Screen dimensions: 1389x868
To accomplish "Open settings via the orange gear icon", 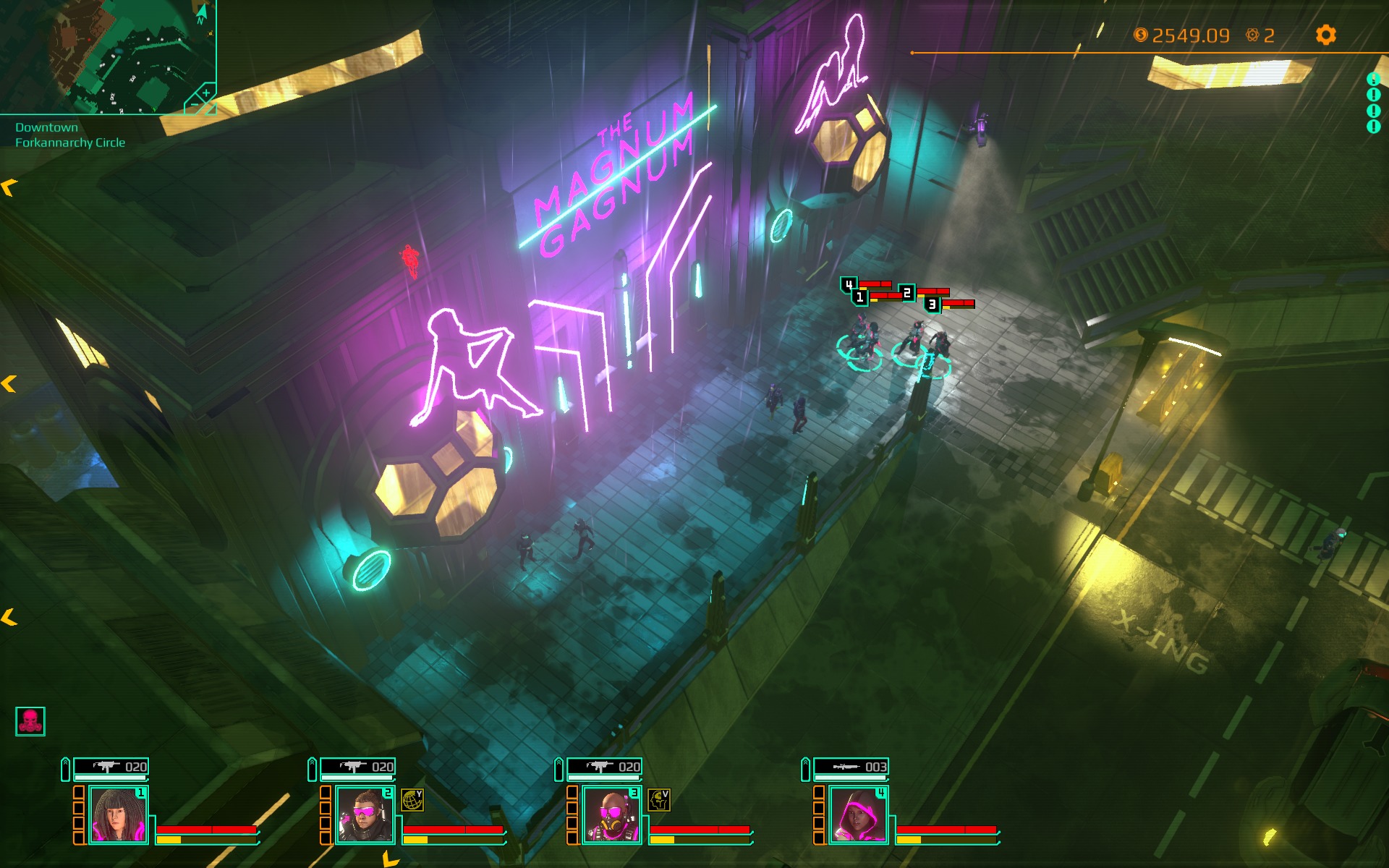I will [1325, 35].
